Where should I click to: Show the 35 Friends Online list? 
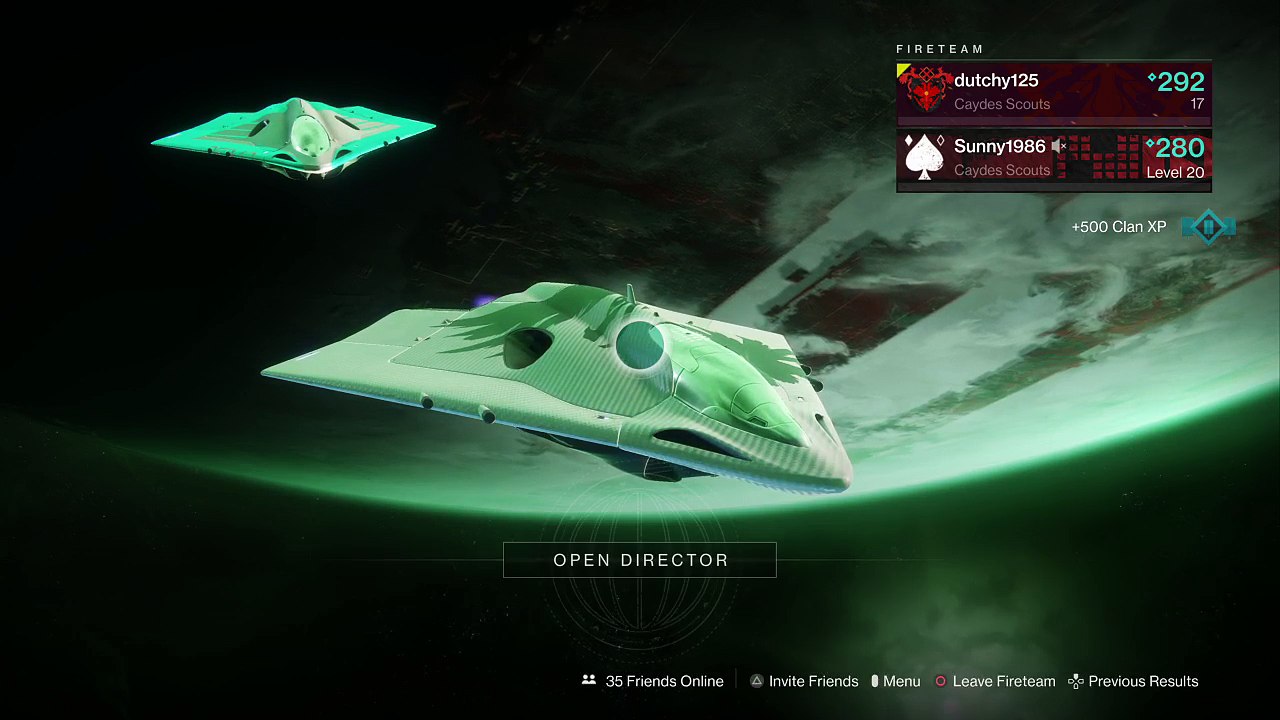pyautogui.click(x=652, y=681)
